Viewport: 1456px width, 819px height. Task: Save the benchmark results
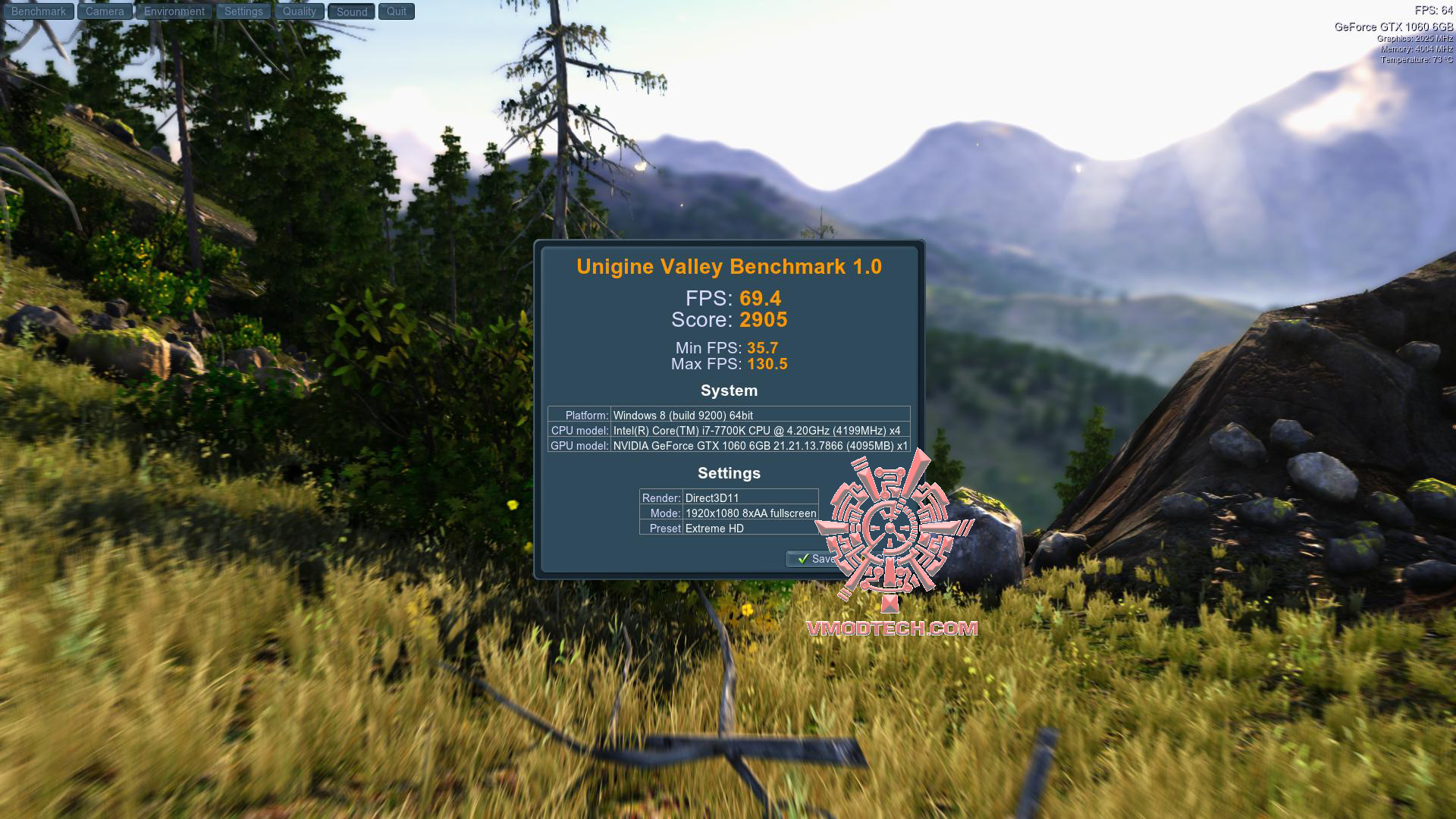point(814,559)
